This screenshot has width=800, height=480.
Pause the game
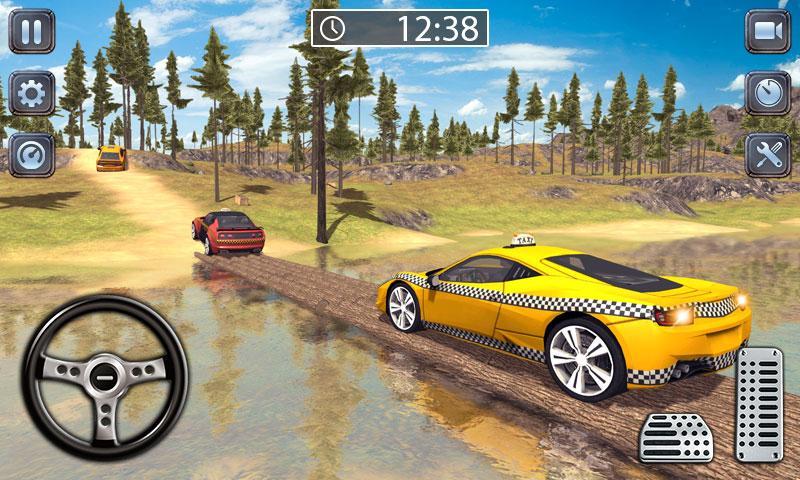pyautogui.click(x=32, y=31)
